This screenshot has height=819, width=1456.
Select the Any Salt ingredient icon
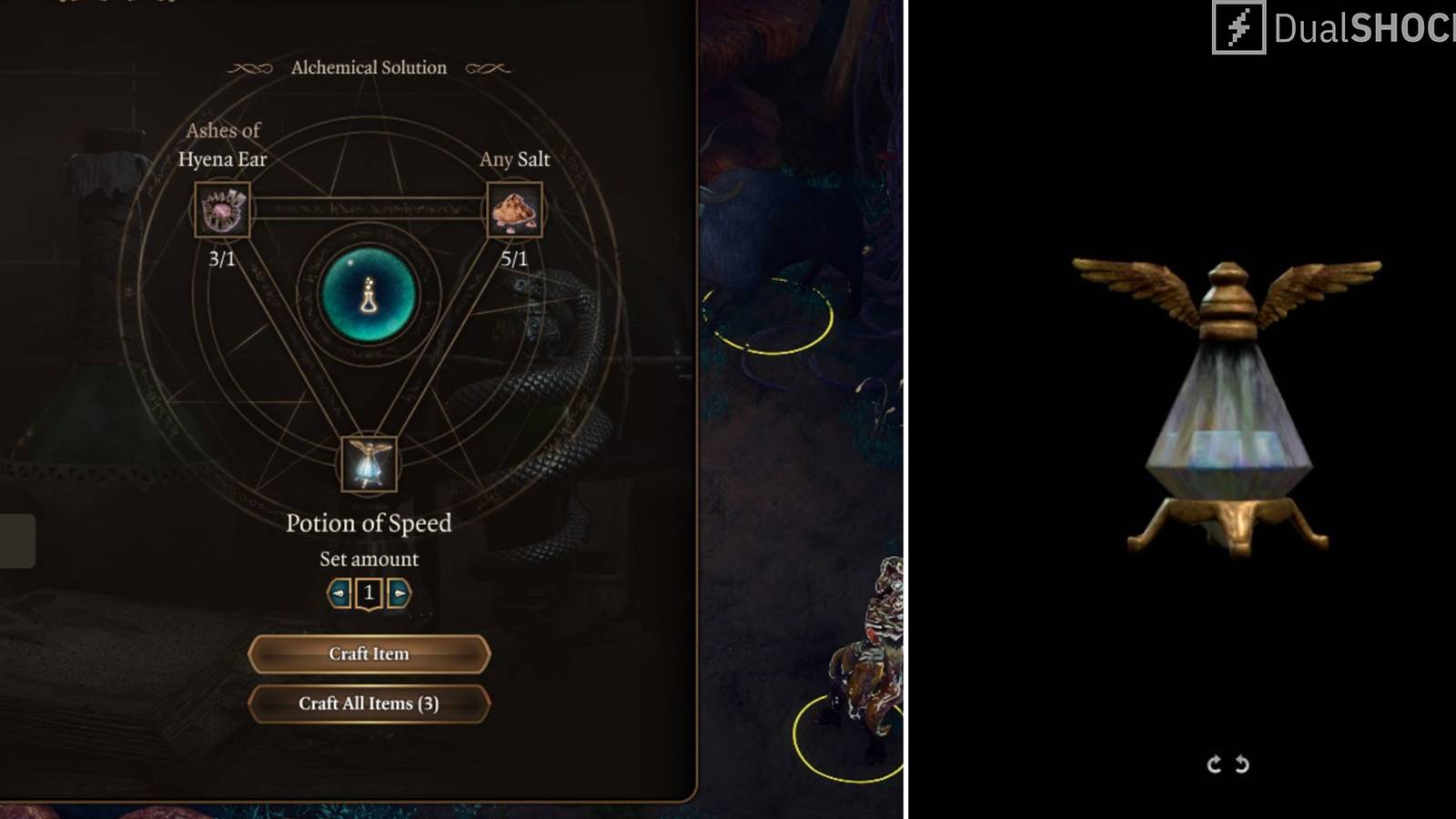click(516, 211)
